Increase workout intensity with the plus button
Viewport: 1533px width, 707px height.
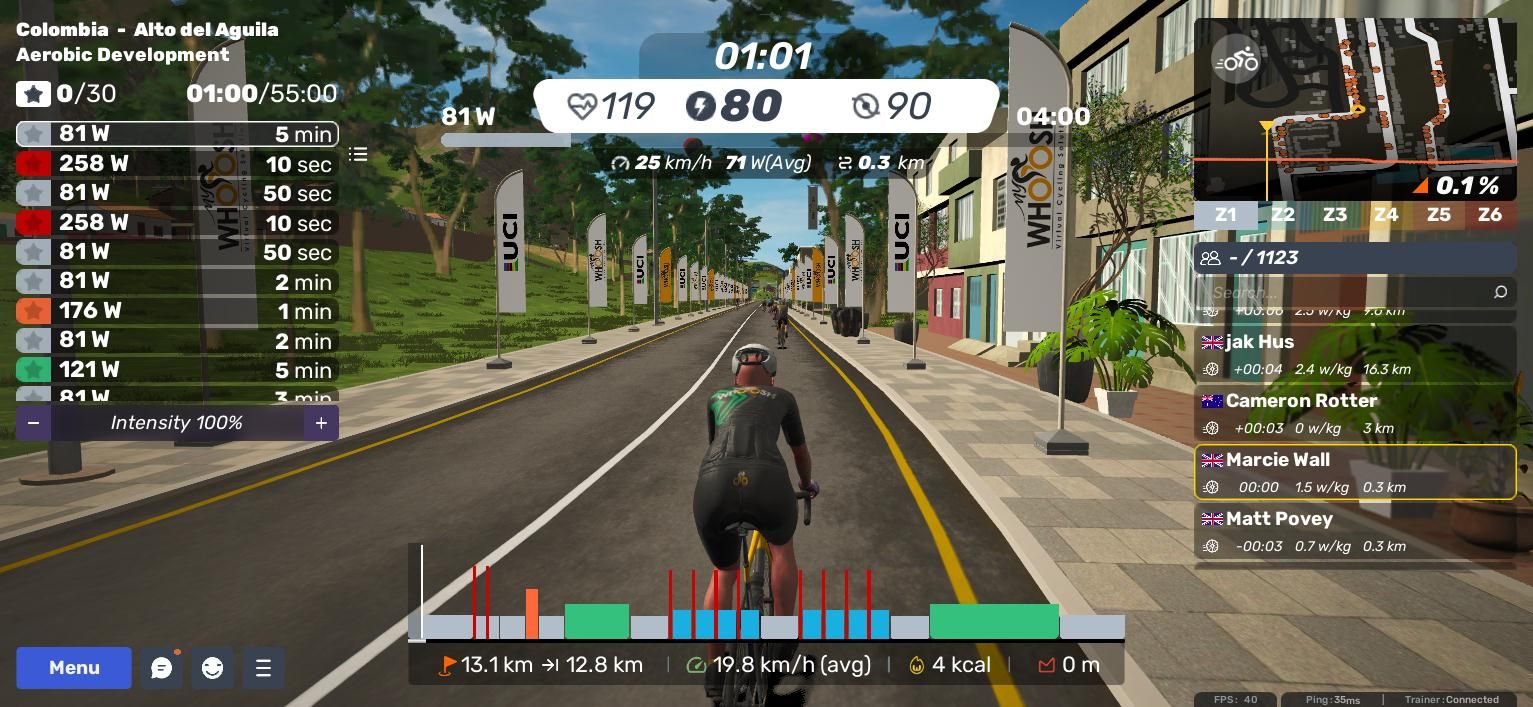321,423
